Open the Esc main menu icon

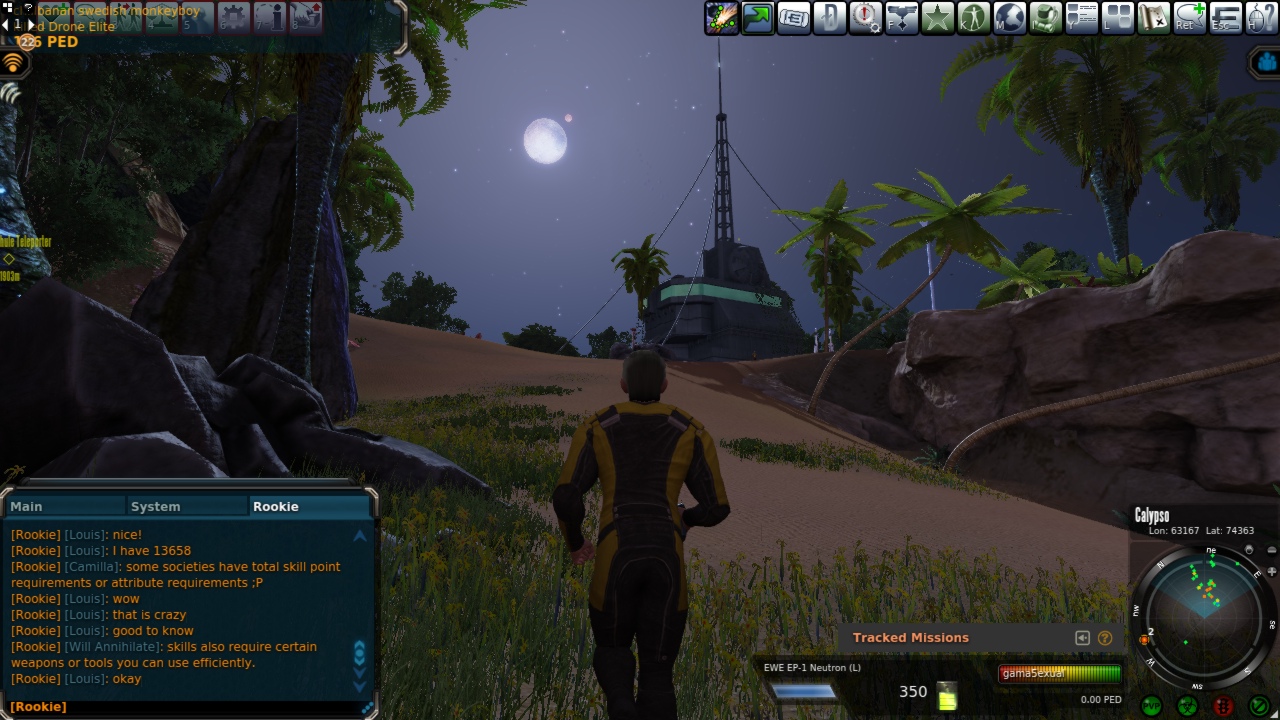click(1225, 18)
